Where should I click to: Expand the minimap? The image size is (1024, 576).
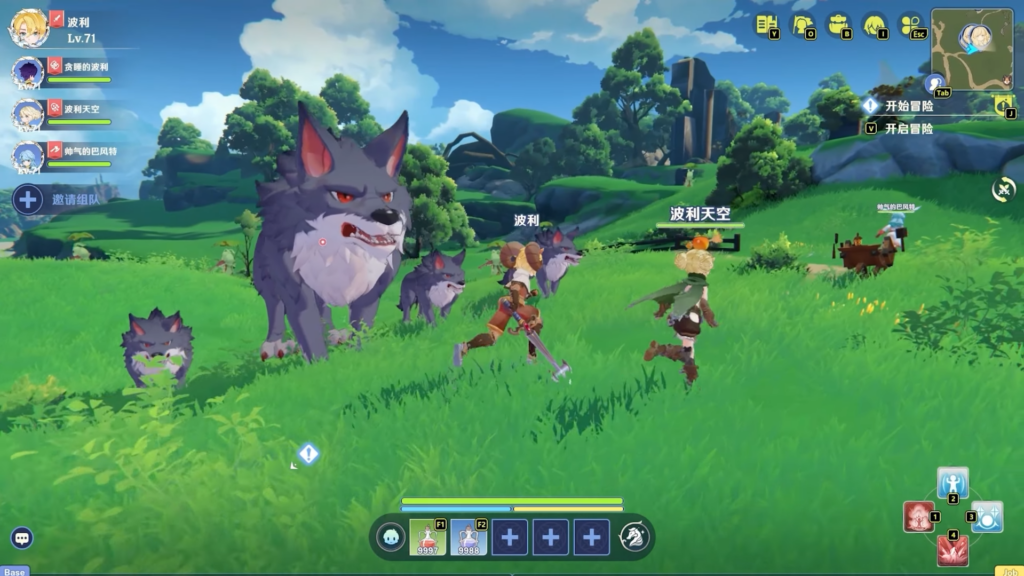pyautogui.click(x=971, y=44)
